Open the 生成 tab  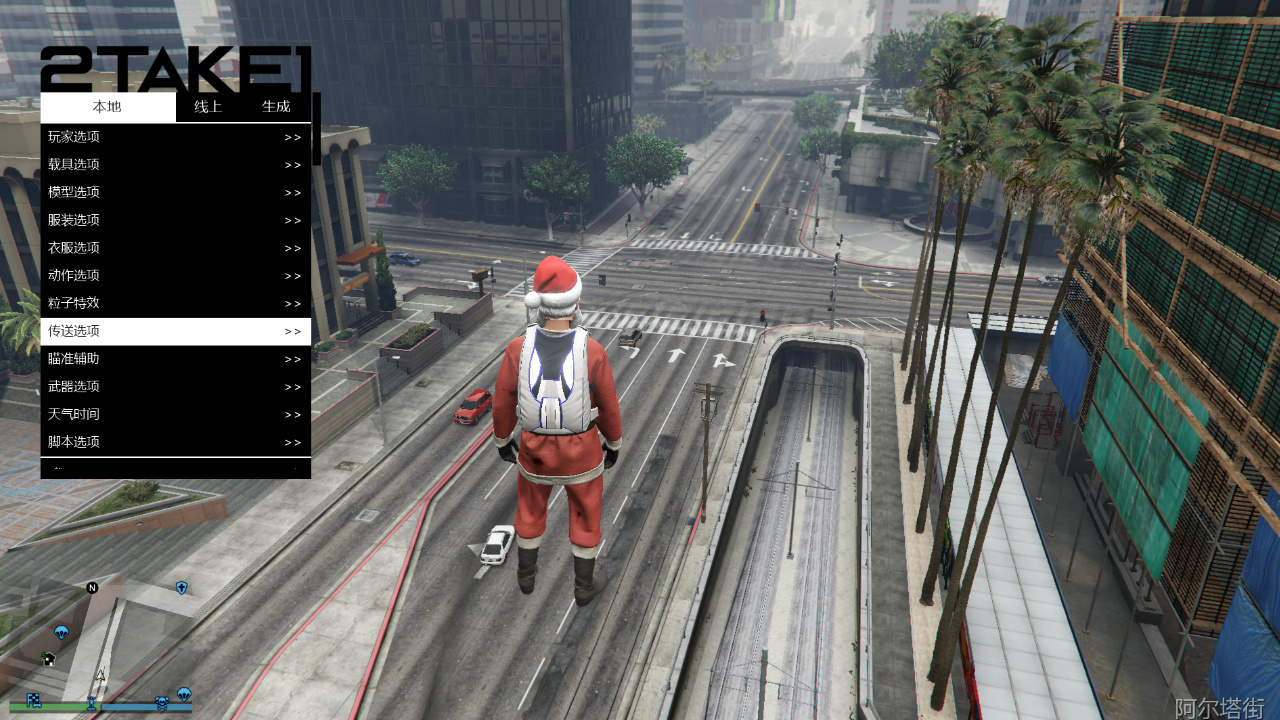(276, 107)
